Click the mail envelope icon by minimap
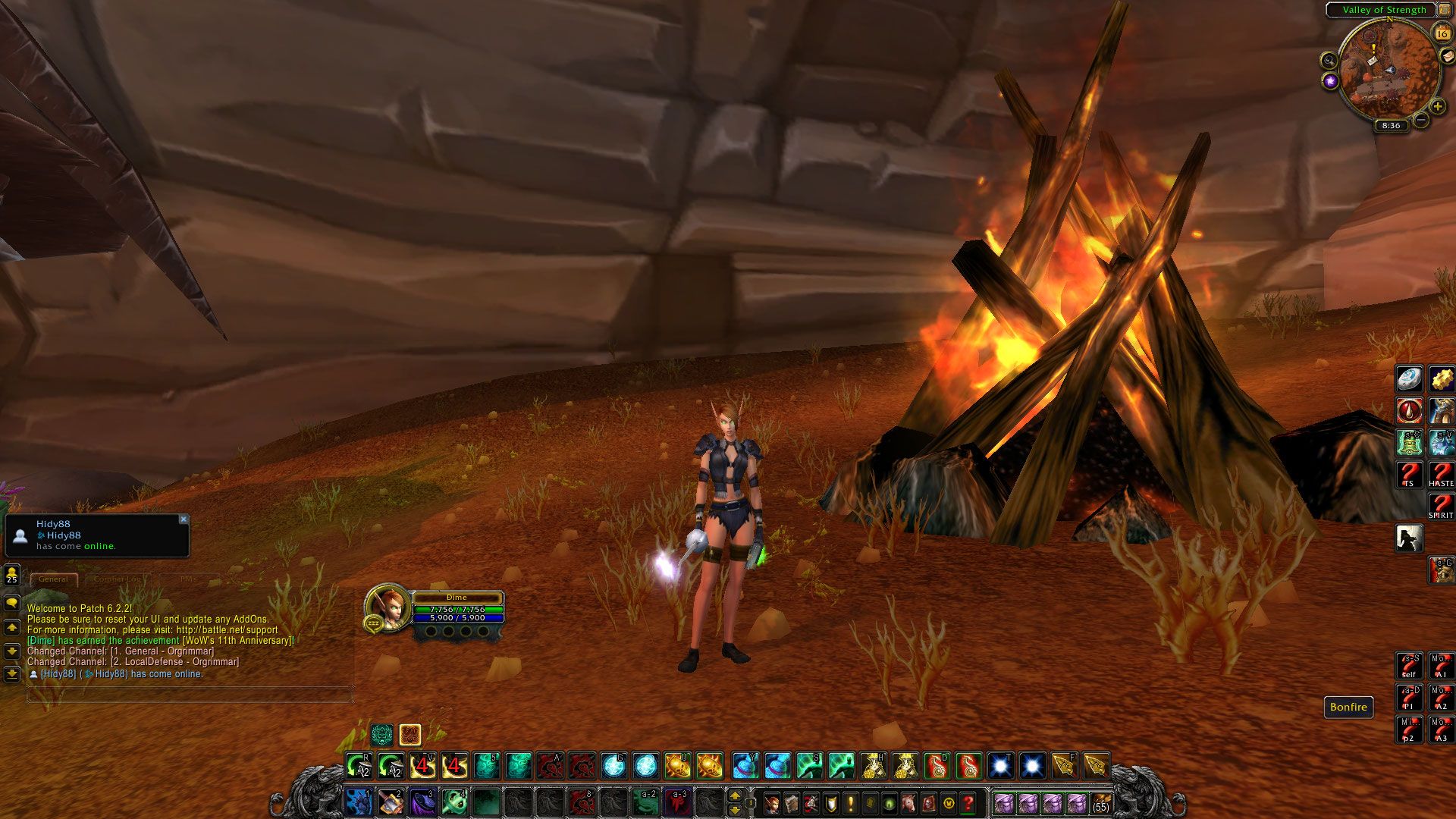1456x819 pixels. (1447, 56)
